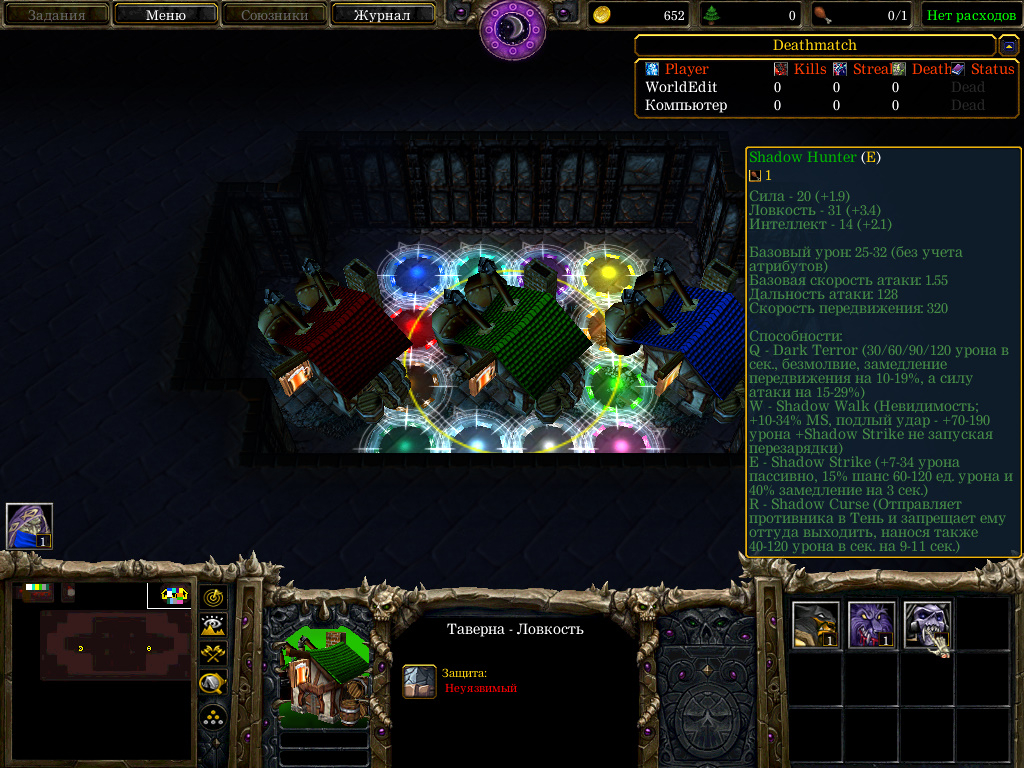Hire the purple fanged beast hero
The height and width of the screenshot is (768, 1024).
[871, 625]
